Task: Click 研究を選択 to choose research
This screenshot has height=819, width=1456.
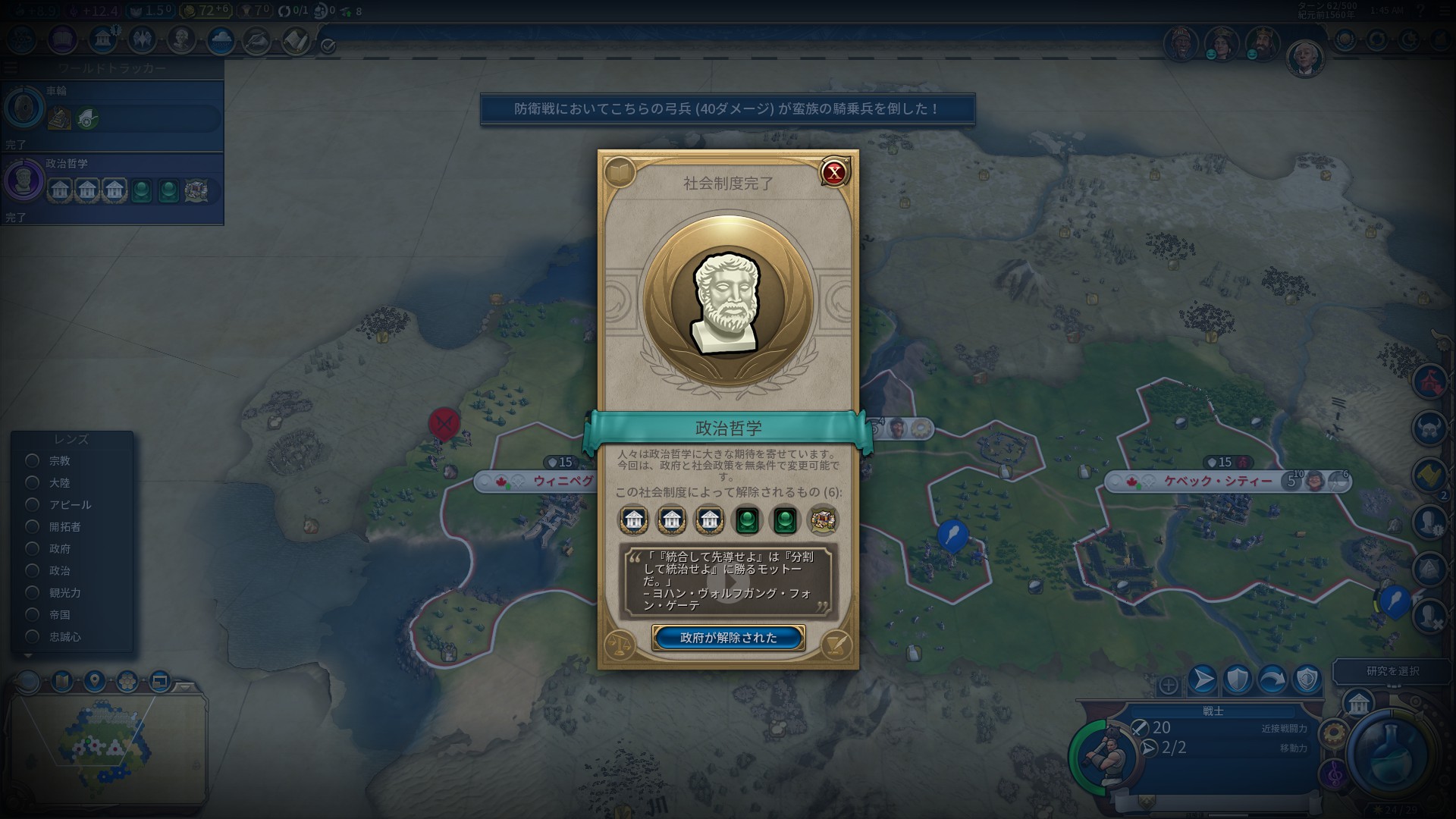Action: 1392,671
